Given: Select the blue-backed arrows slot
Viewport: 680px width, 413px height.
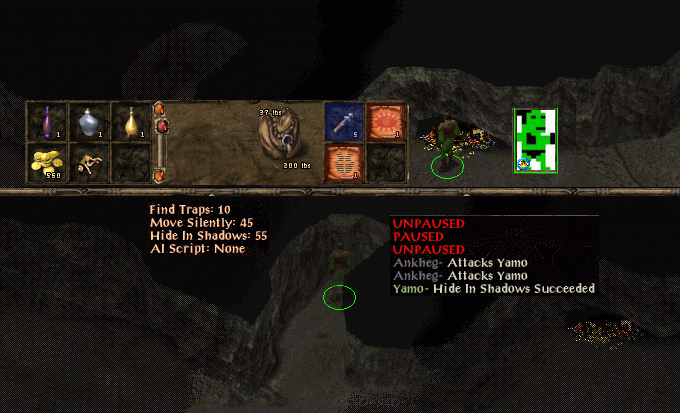Looking at the screenshot, I should click(x=344, y=121).
